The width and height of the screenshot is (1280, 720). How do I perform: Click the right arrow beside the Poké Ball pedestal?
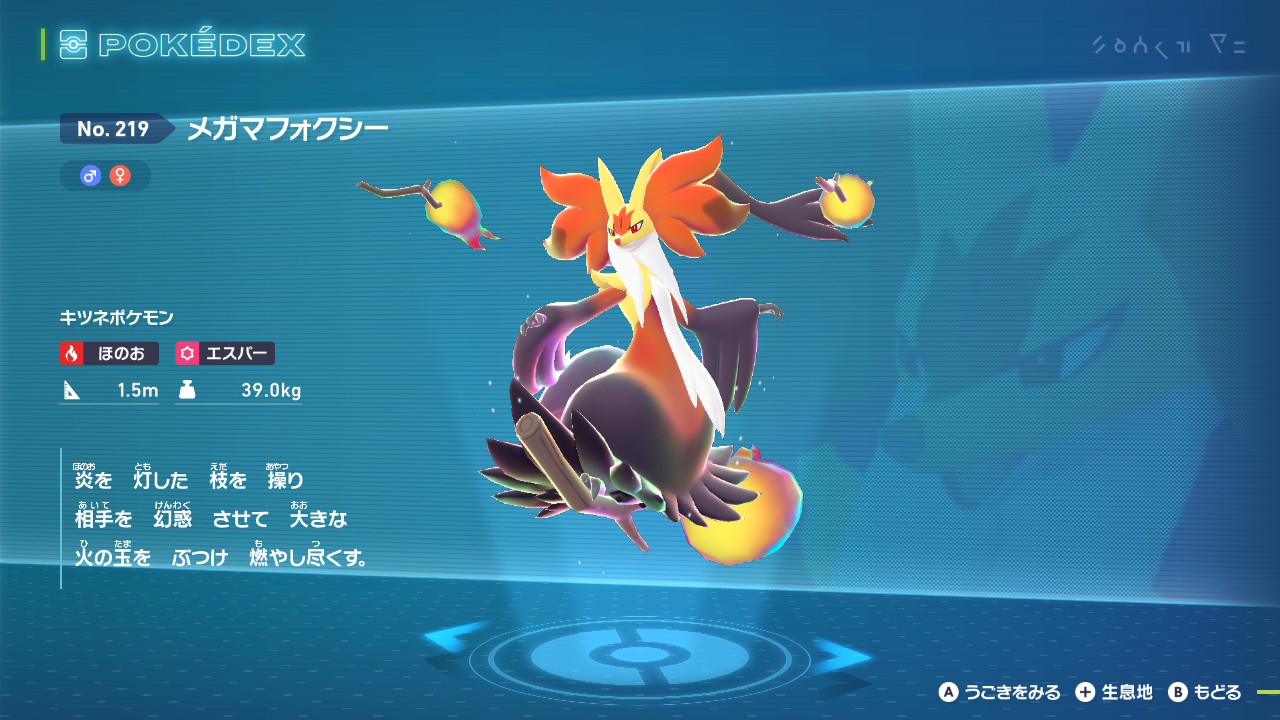[841, 656]
